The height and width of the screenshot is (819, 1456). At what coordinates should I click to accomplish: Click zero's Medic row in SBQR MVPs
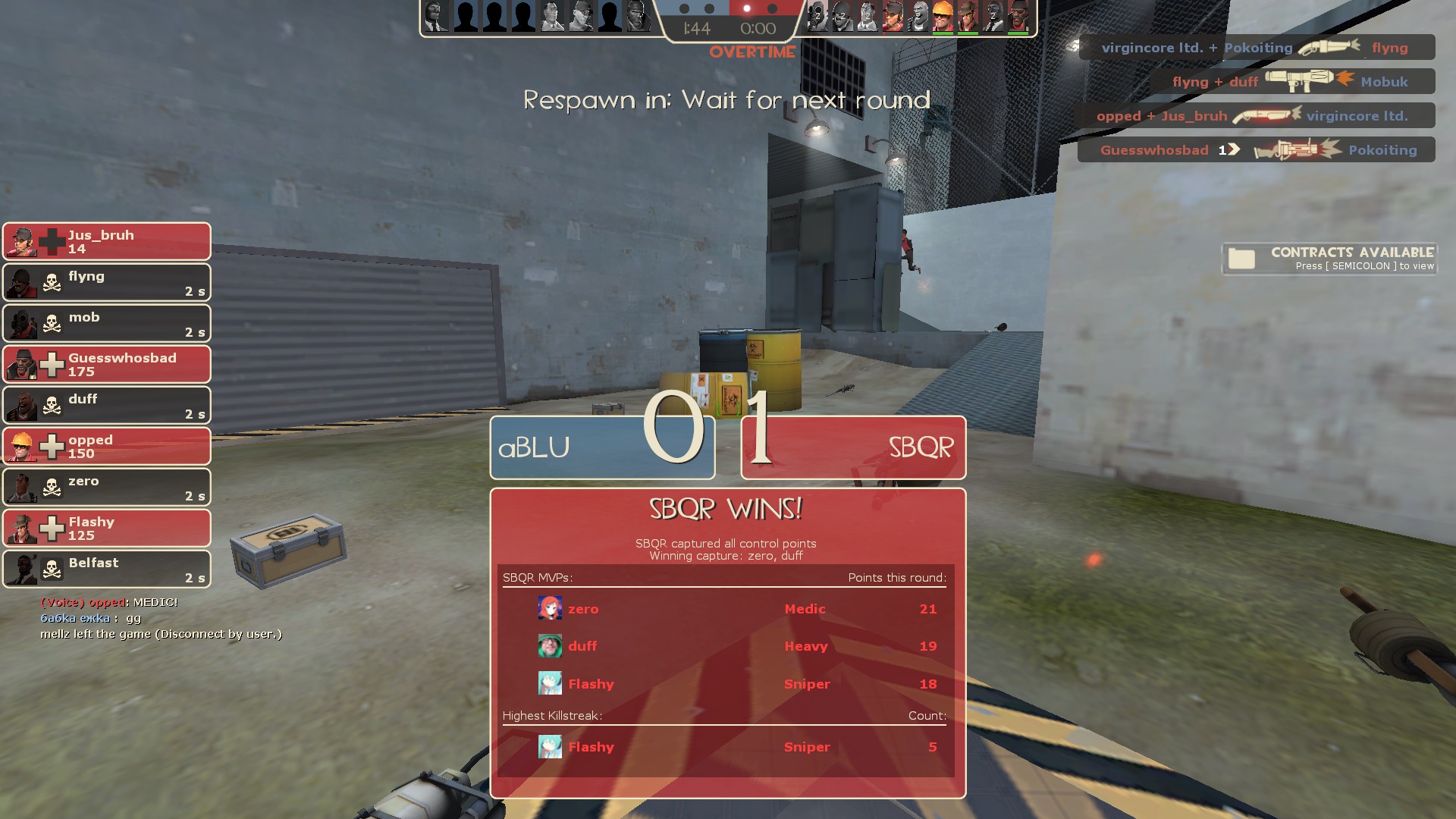coord(726,609)
